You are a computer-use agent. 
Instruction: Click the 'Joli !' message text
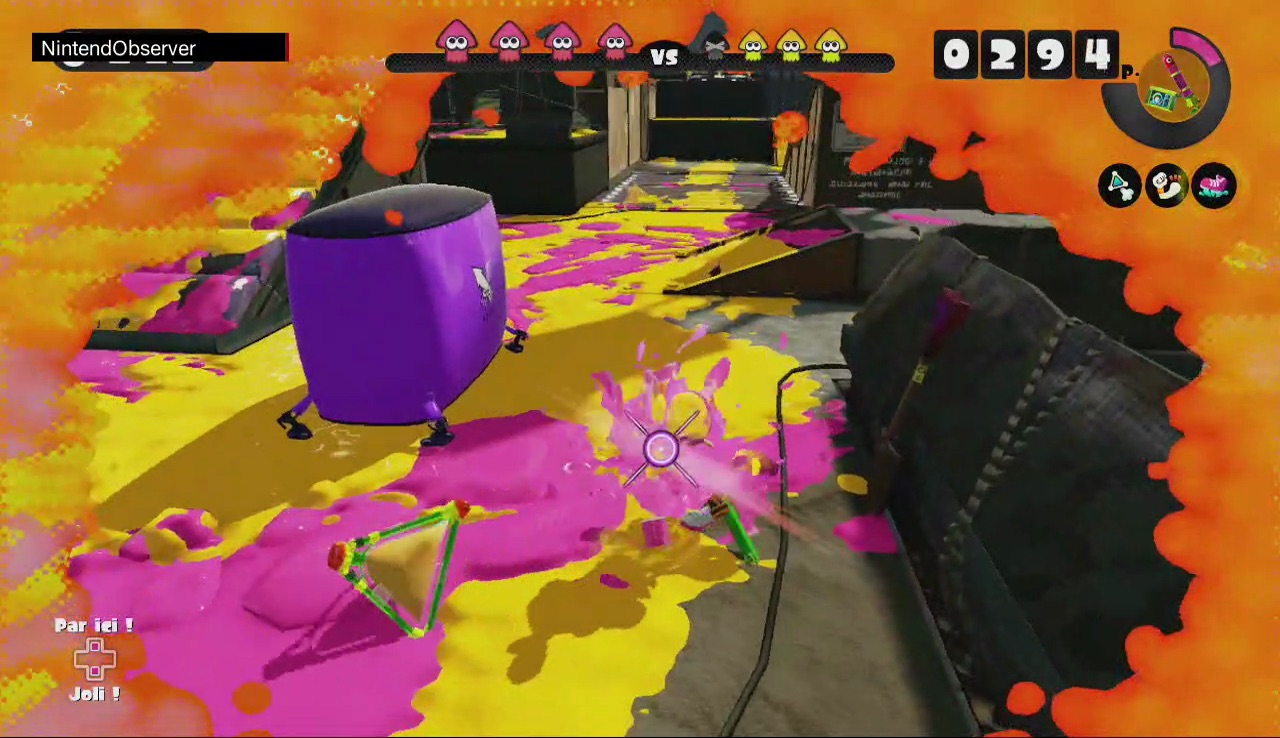point(93,693)
